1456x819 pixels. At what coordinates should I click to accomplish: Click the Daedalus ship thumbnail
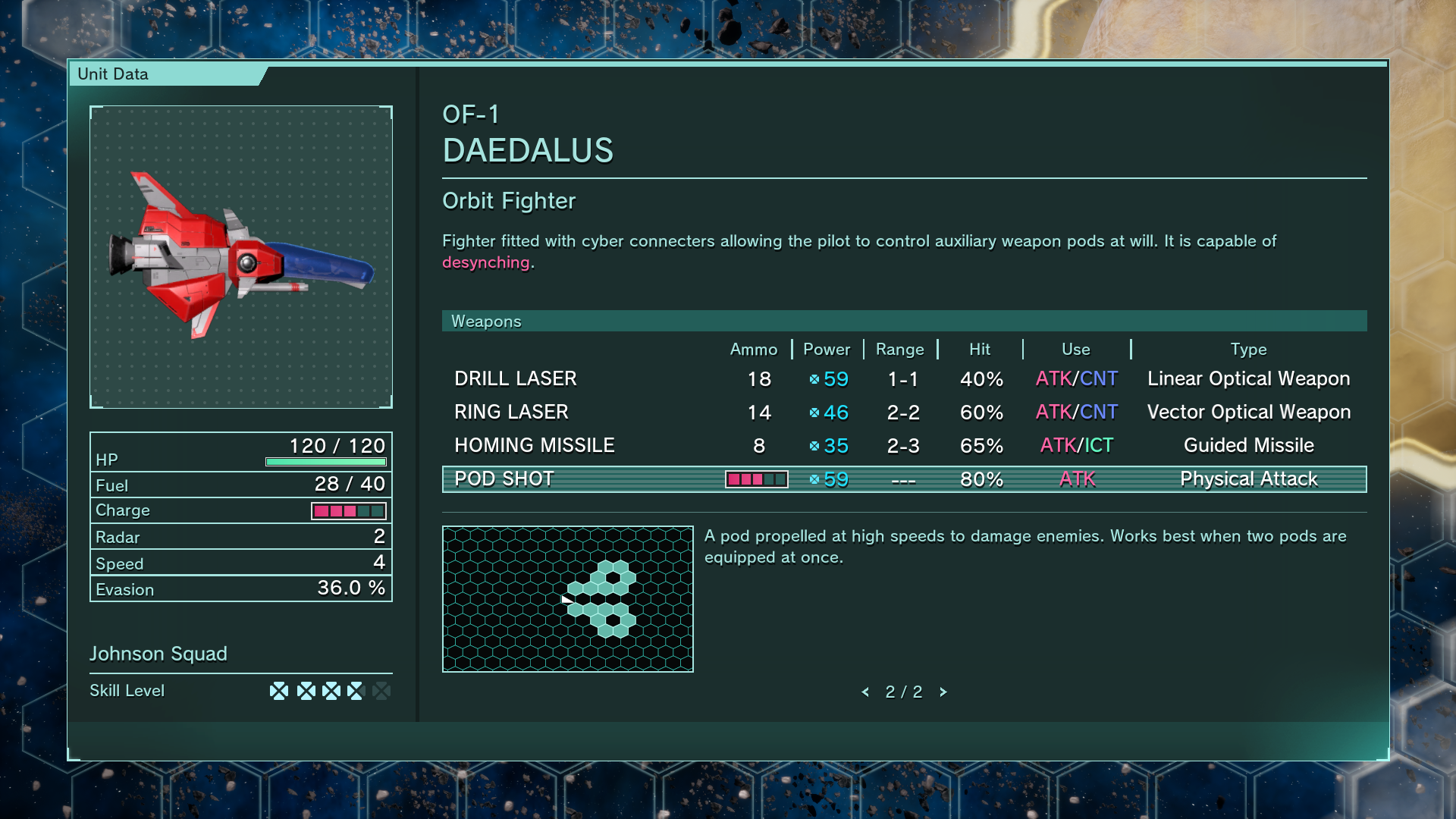241,256
